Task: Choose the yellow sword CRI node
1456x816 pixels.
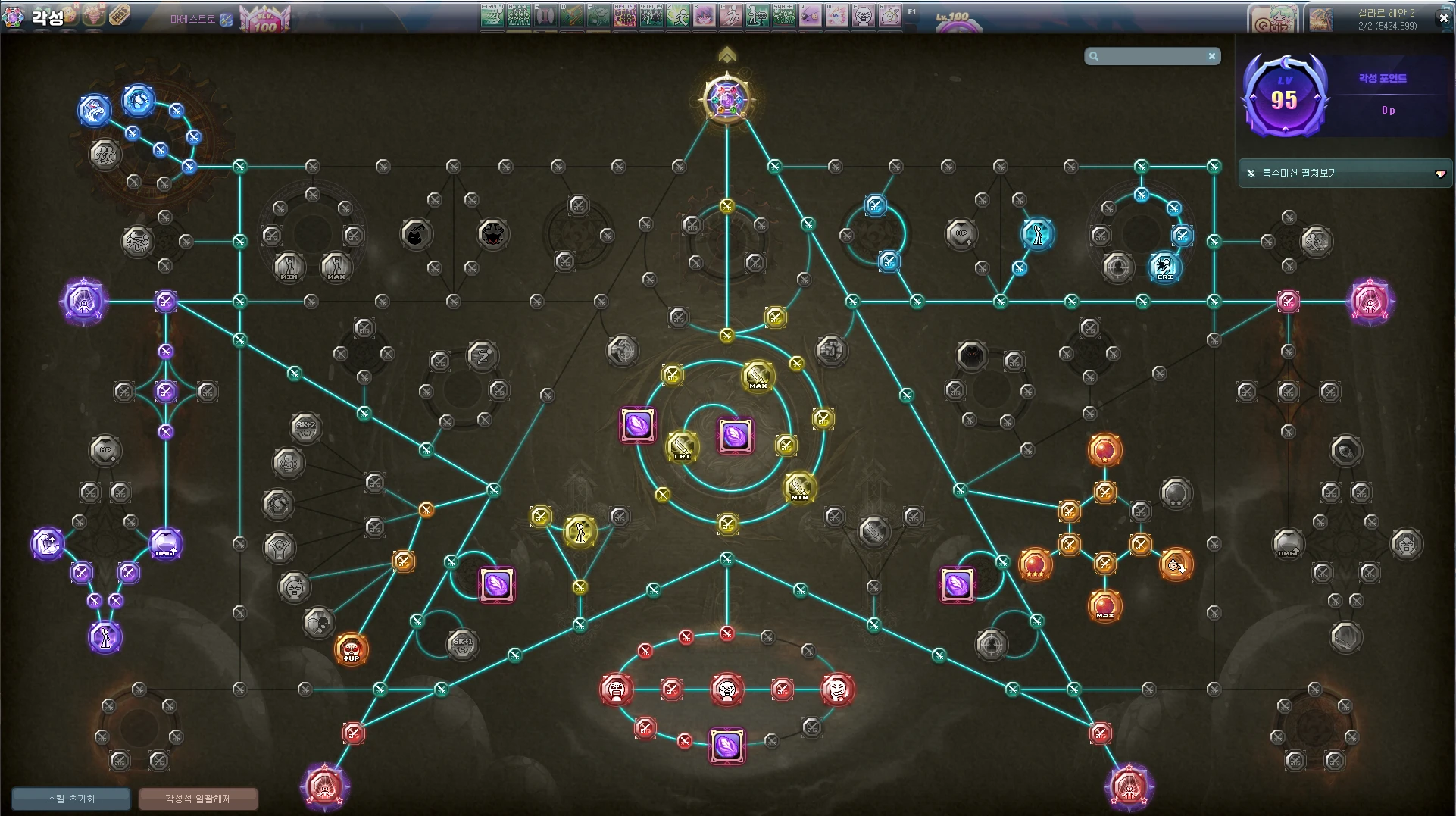Action: [x=682, y=447]
